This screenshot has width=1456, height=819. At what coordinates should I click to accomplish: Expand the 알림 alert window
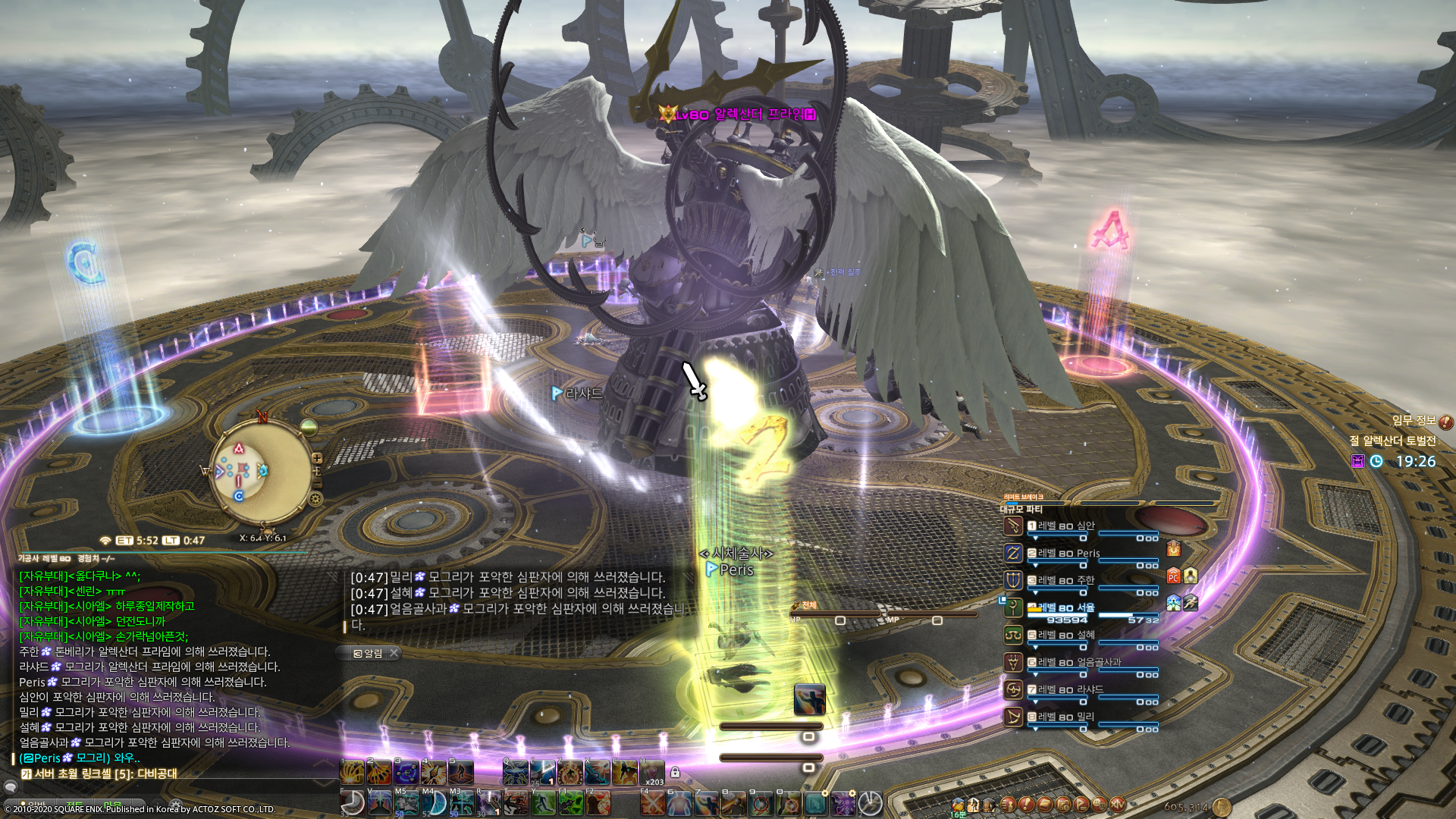pos(366,653)
